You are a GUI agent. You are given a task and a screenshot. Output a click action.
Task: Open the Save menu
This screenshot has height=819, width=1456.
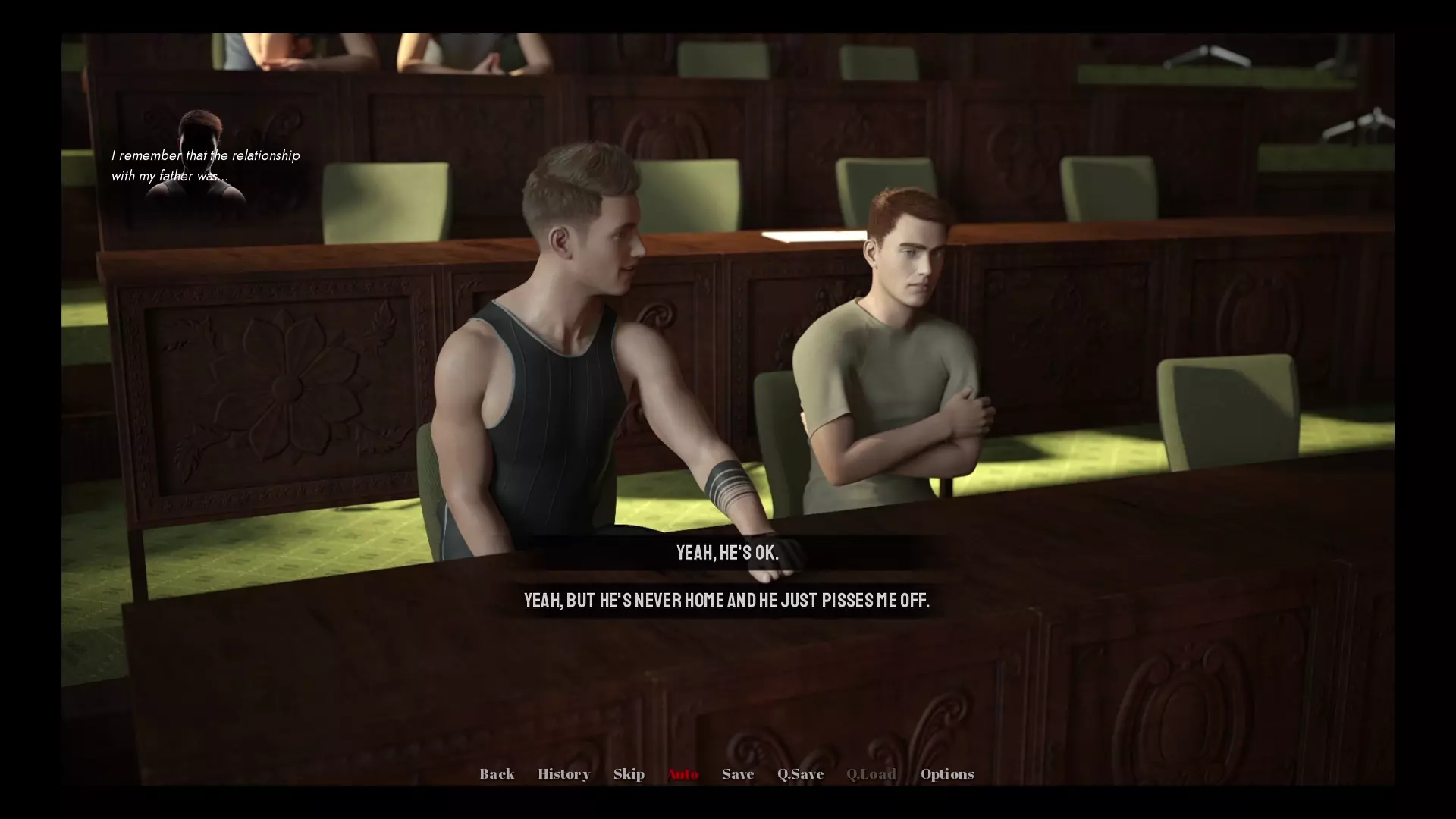click(x=738, y=774)
